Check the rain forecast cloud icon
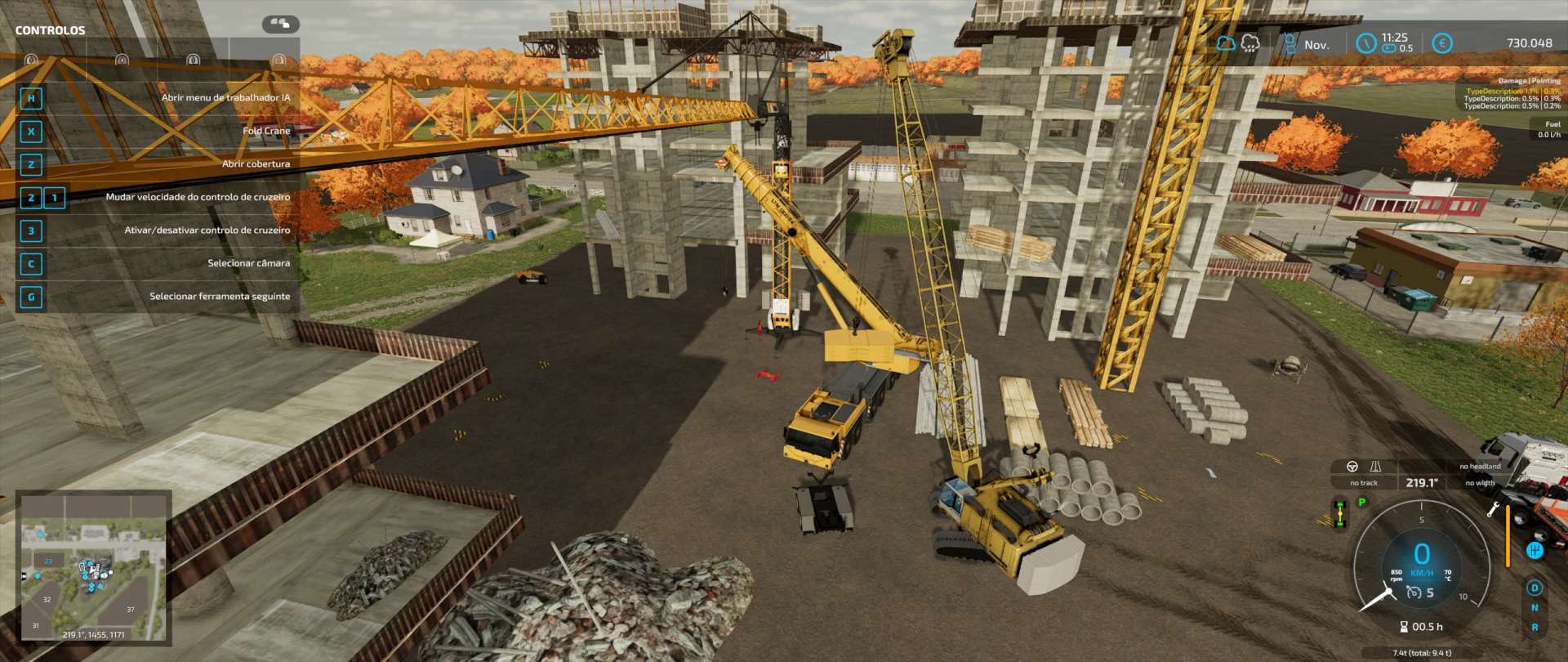1568x662 pixels. (x=1250, y=43)
